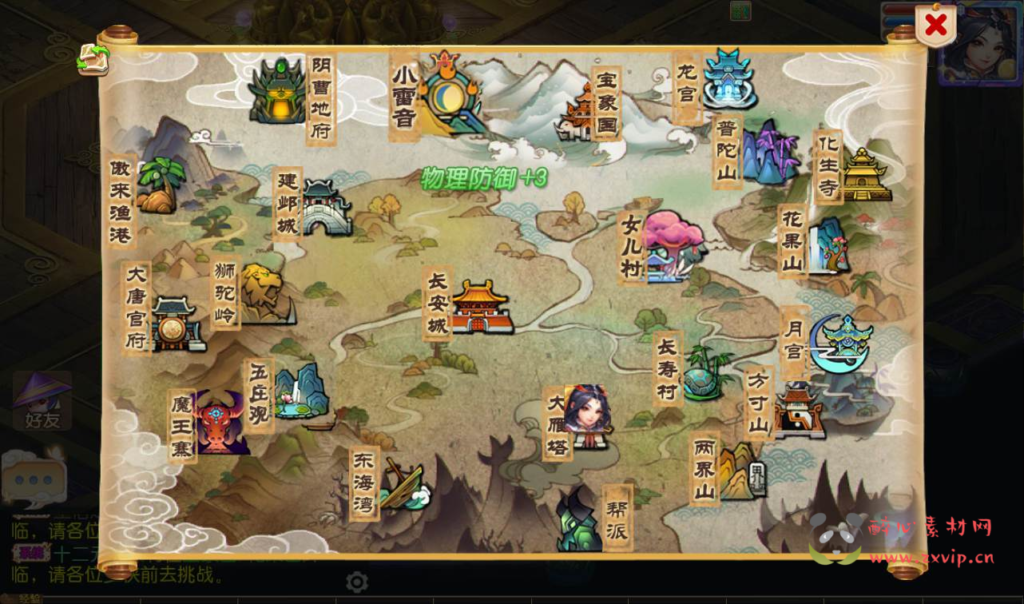Toggle the map switch icon on scroll corner
The width and height of the screenshot is (1024, 604).
(x=93, y=60)
